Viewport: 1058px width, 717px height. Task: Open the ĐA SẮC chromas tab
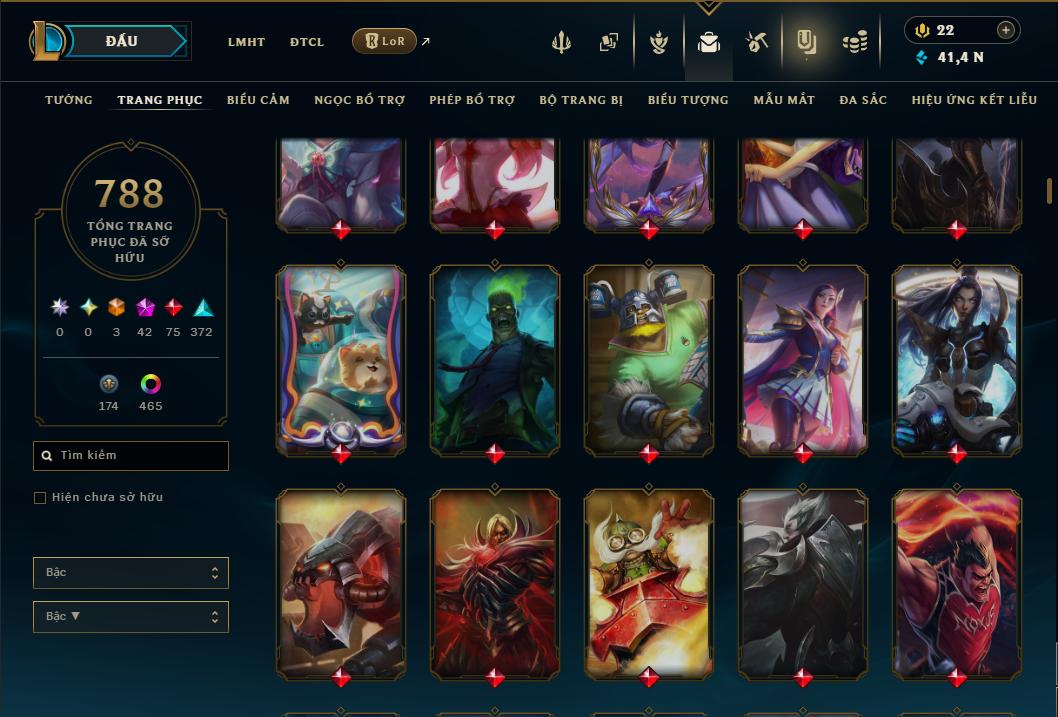pyautogui.click(x=863, y=100)
